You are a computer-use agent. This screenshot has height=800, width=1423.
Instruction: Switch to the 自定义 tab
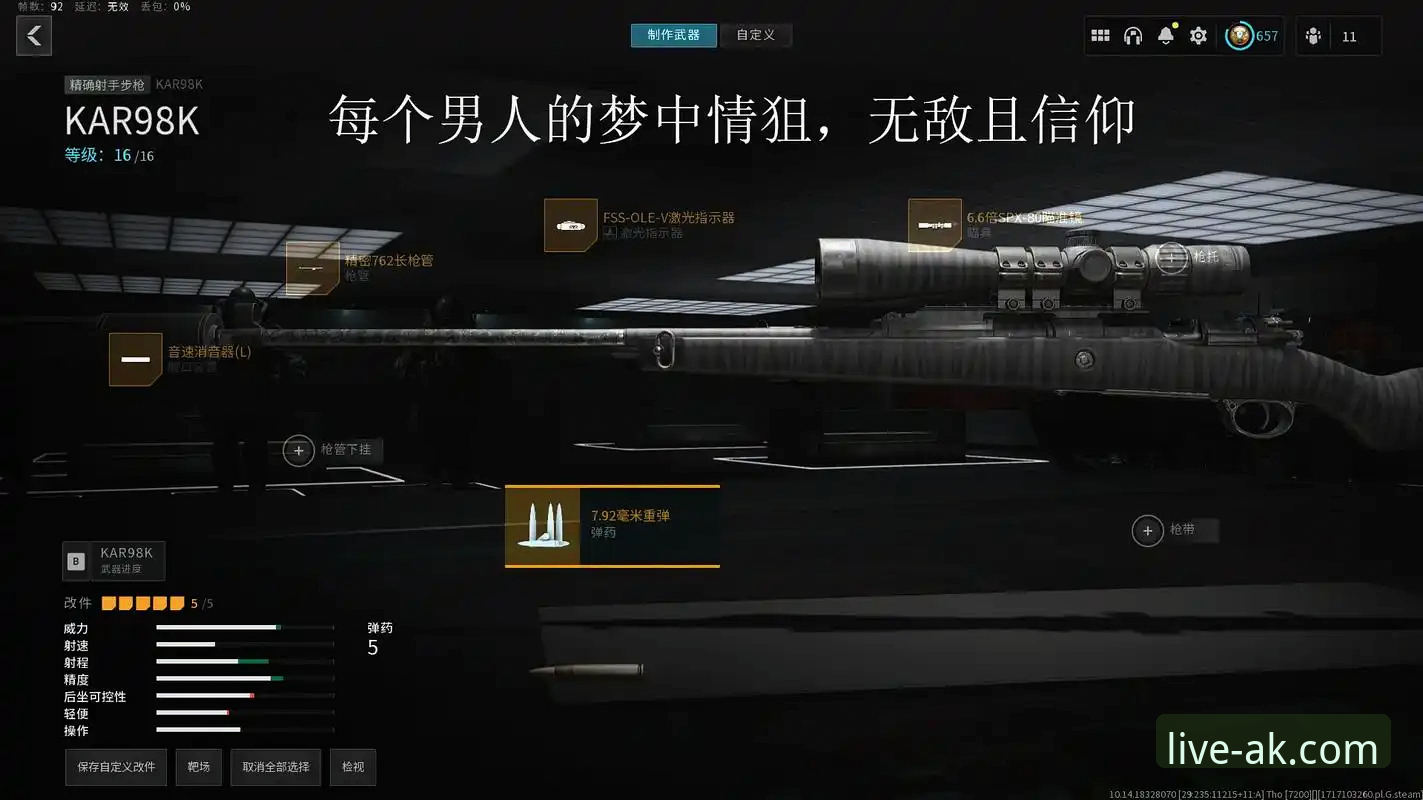(x=756, y=34)
